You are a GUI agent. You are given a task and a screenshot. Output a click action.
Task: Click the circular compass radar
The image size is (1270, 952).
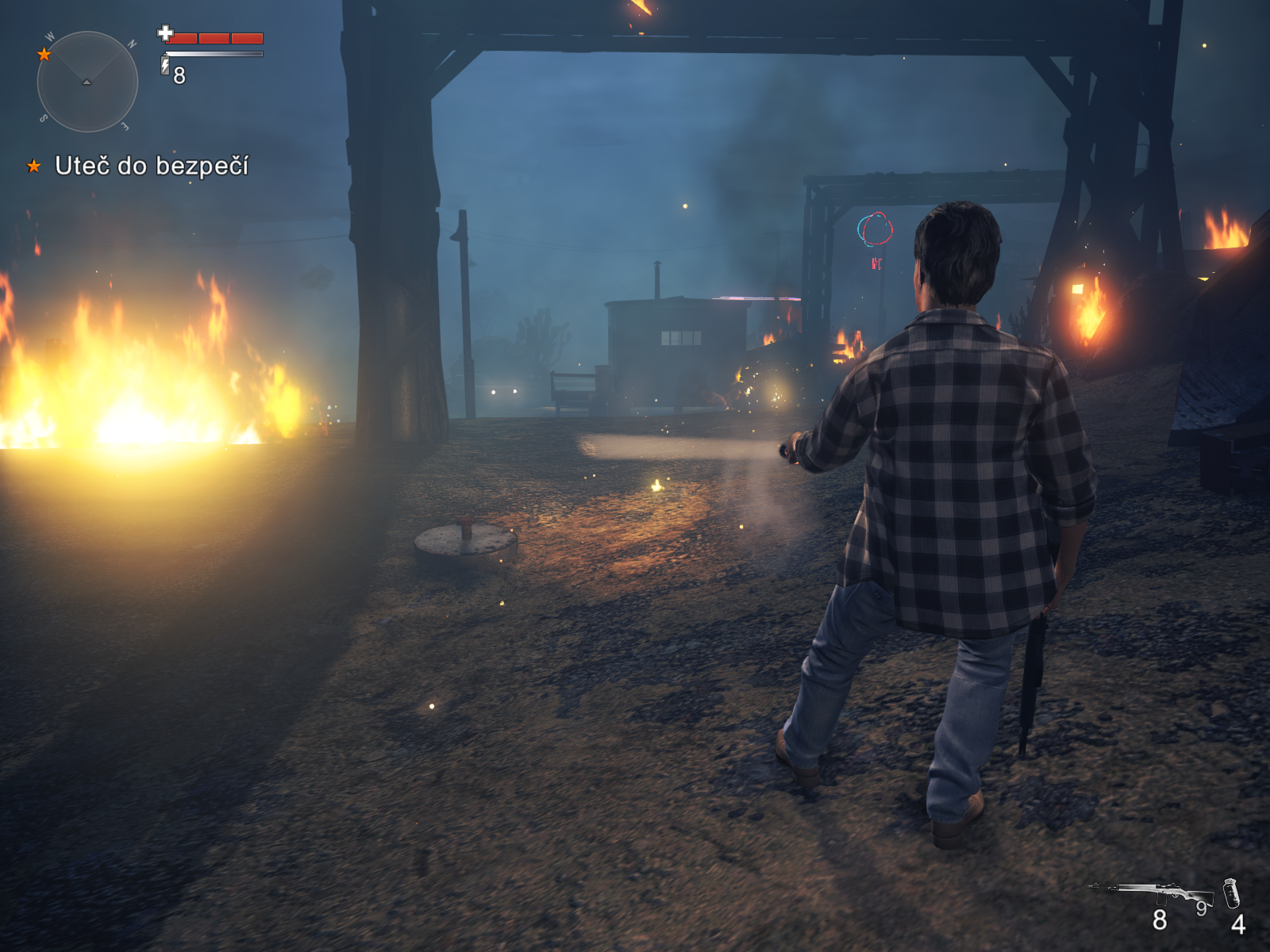[87, 82]
